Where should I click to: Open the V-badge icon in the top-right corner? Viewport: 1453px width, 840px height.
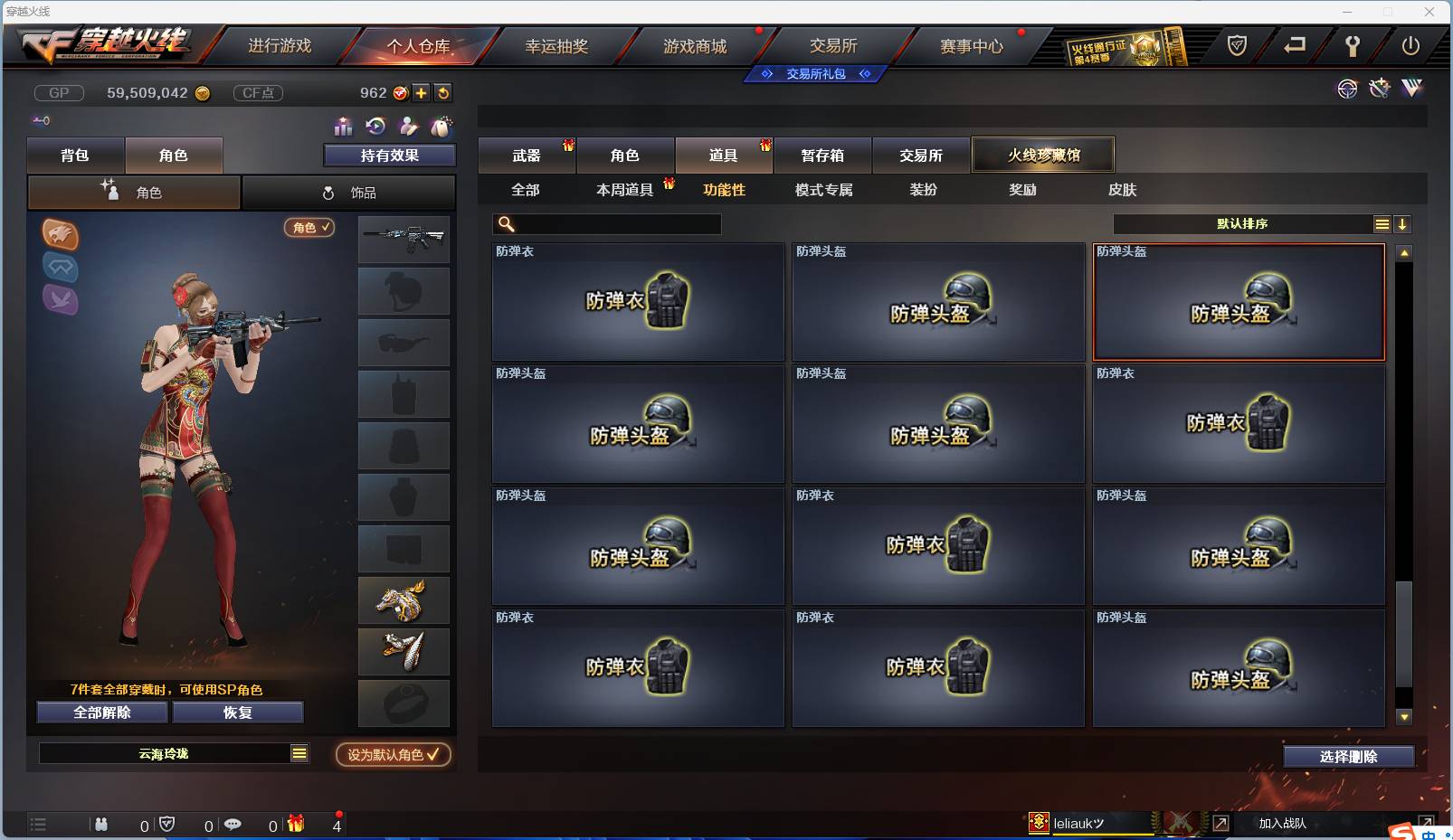1410,89
